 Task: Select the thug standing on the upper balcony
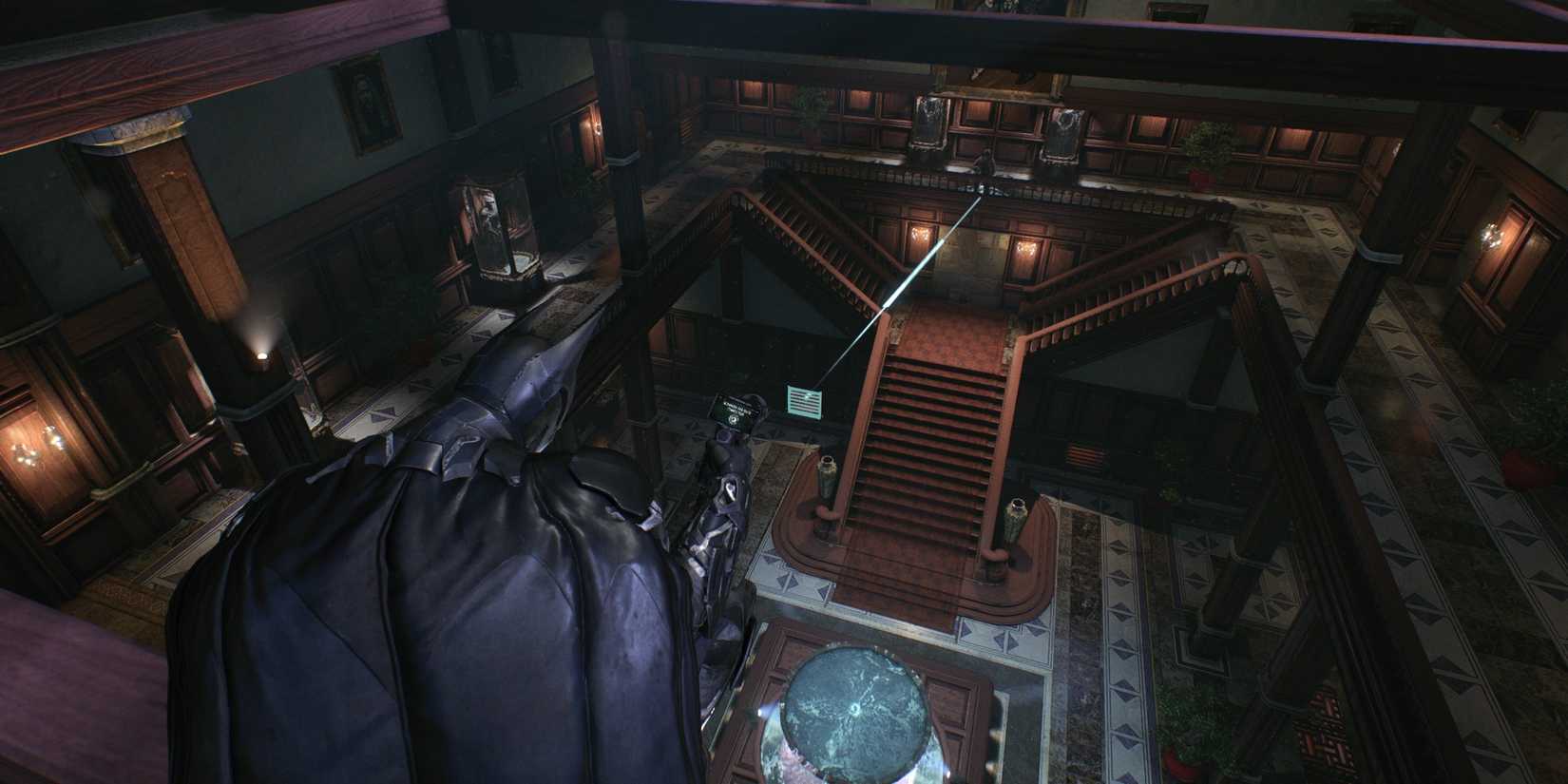[984, 162]
